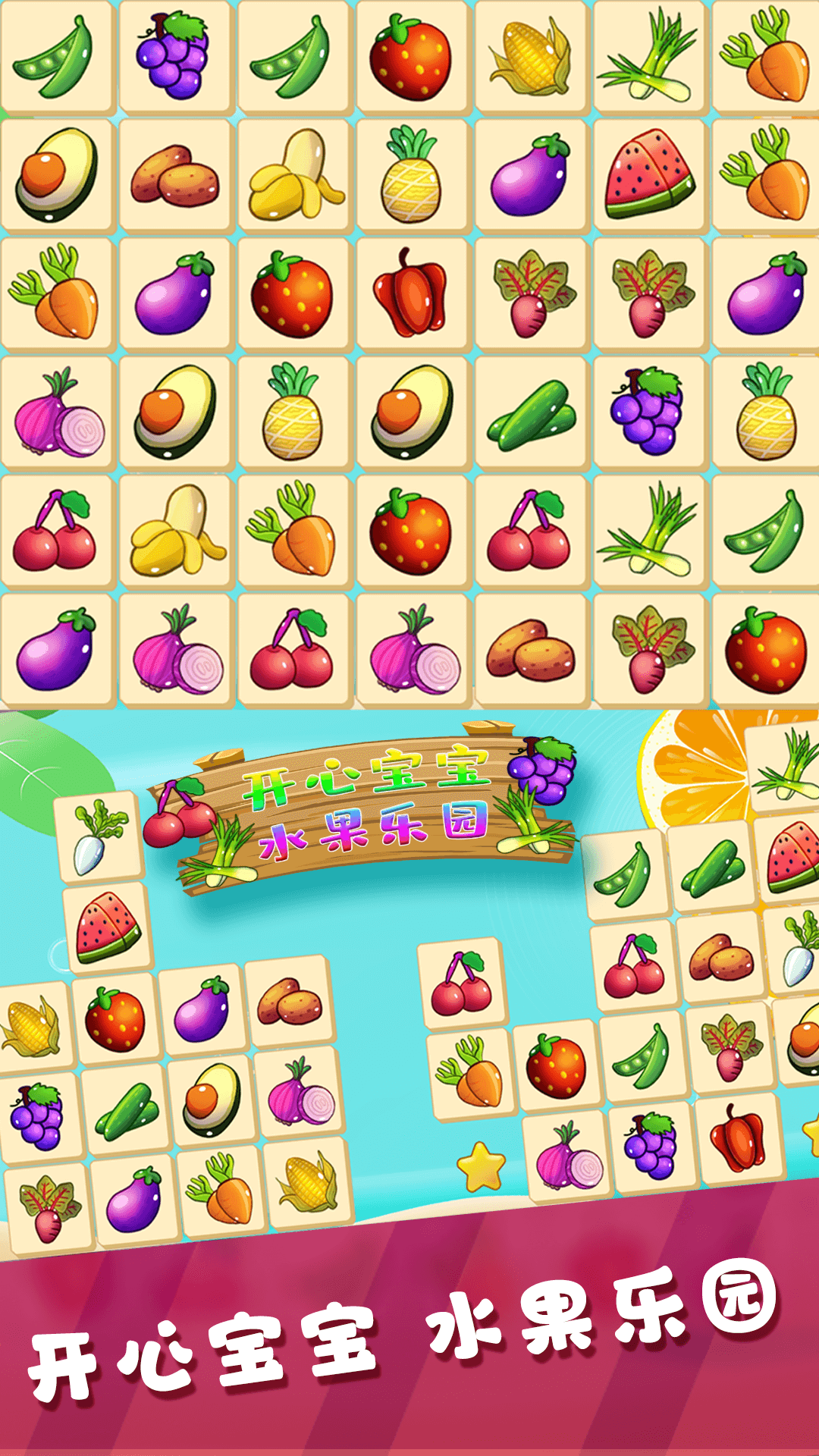Pick the watermelon tile between eggplant and carrot
The image size is (819, 1456).
coord(648,176)
